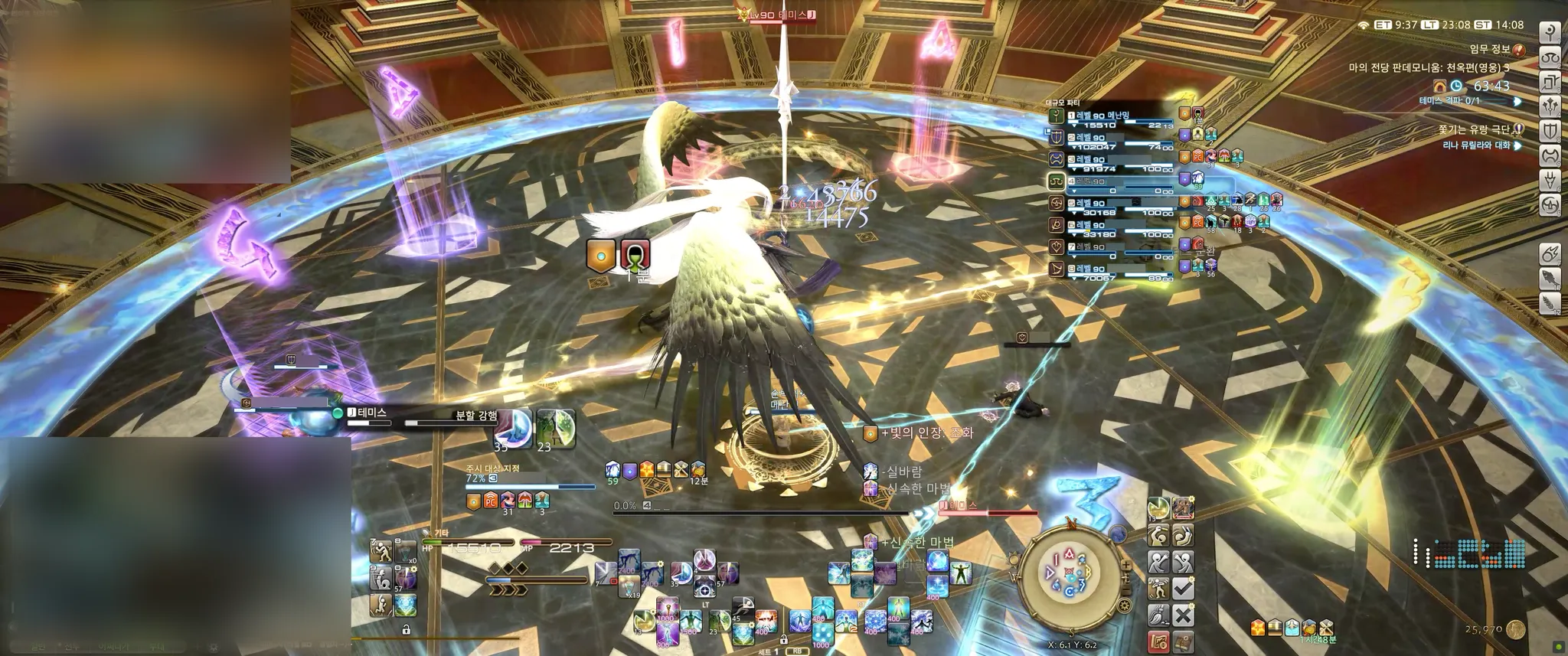Activate the broom sweep emote icon
Screen dimensions: 1568x656
1158,615
